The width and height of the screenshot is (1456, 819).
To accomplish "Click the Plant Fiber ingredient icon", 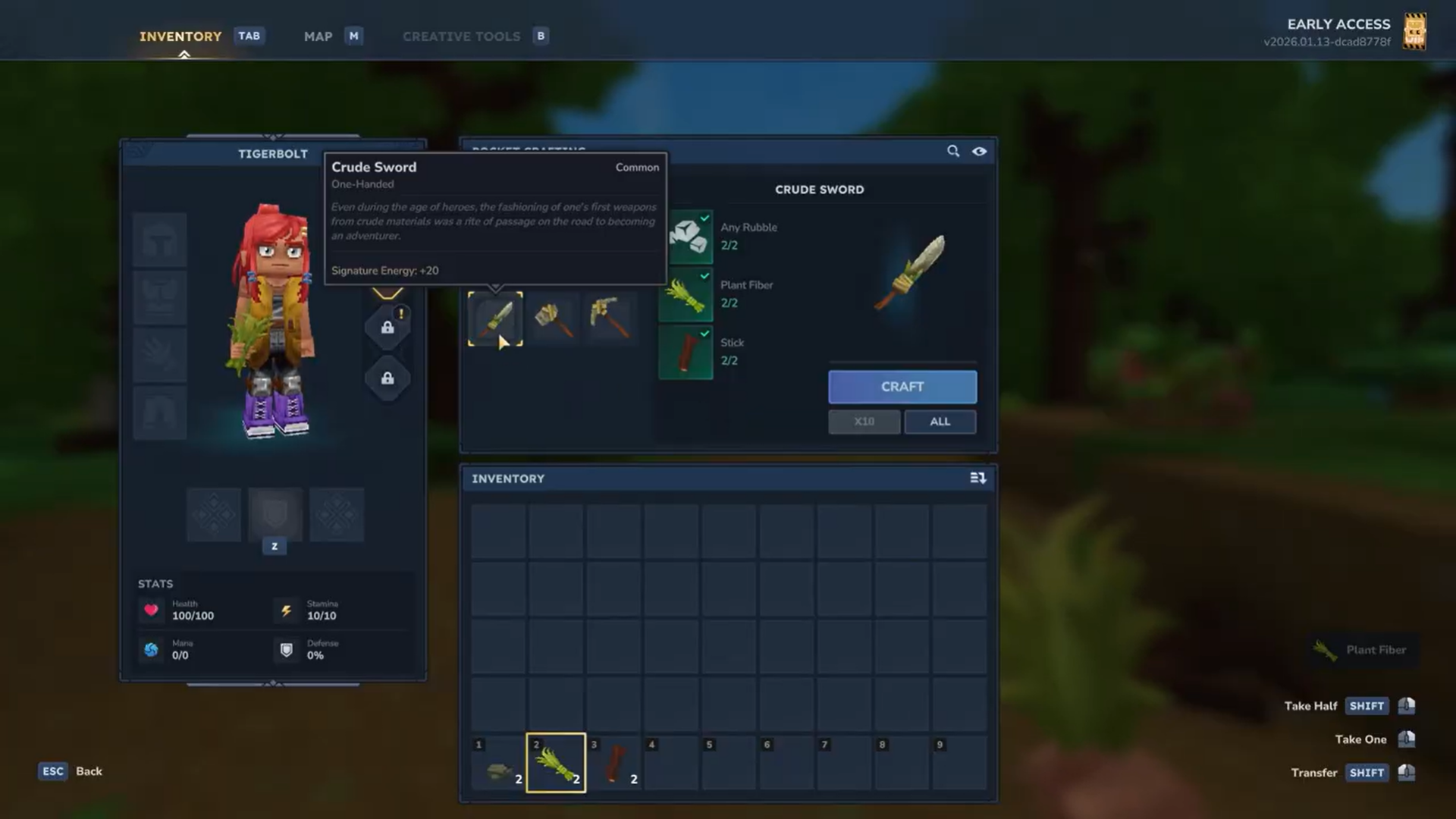I will click(x=686, y=295).
